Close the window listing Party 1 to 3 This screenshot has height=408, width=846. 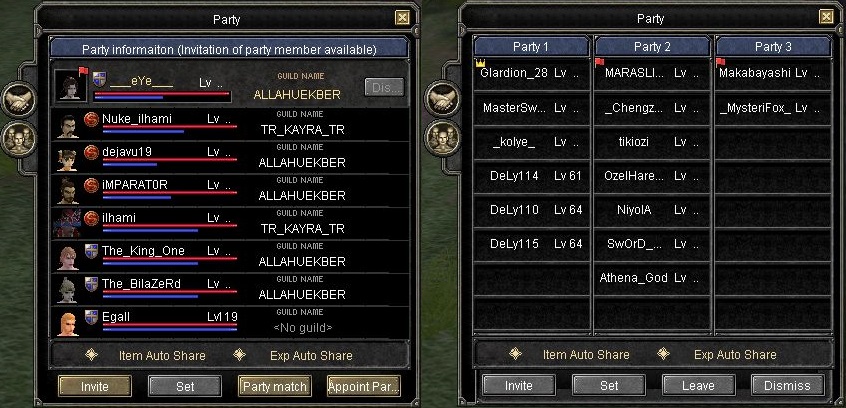pyautogui.click(x=826, y=17)
